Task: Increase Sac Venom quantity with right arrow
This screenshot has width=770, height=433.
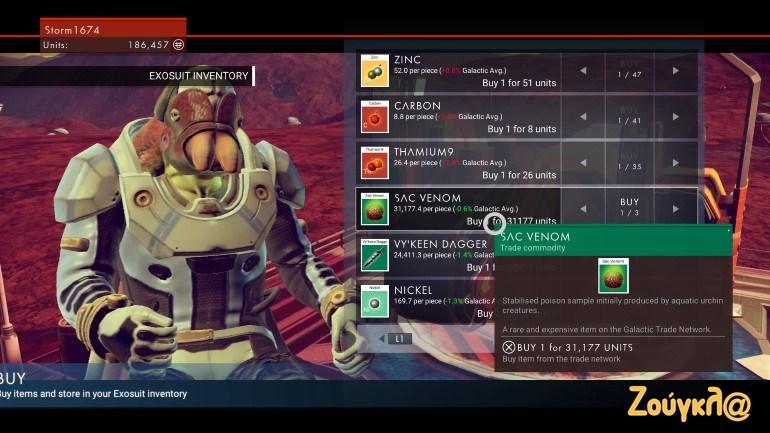Action: [x=676, y=208]
